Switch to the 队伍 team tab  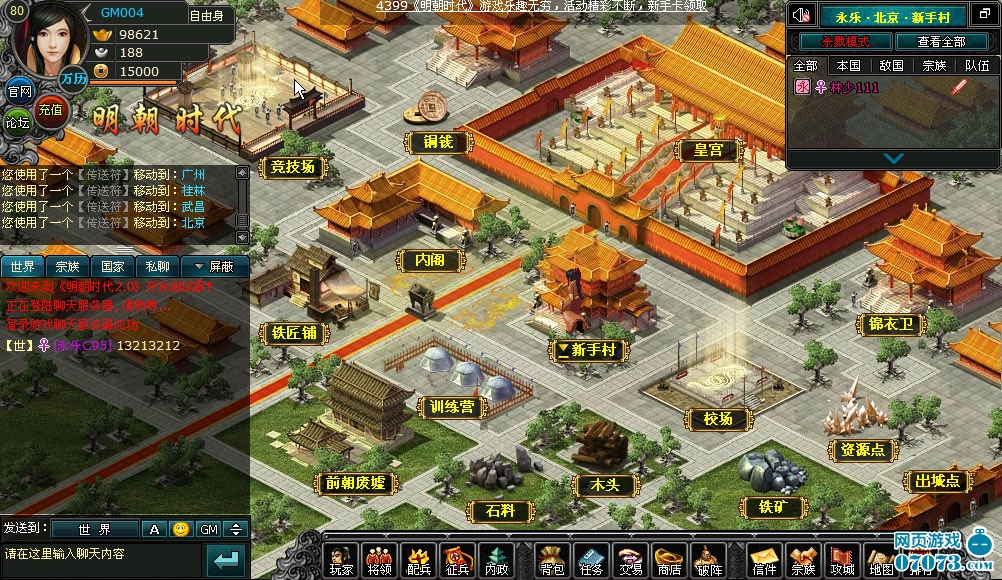[x=977, y=65]
